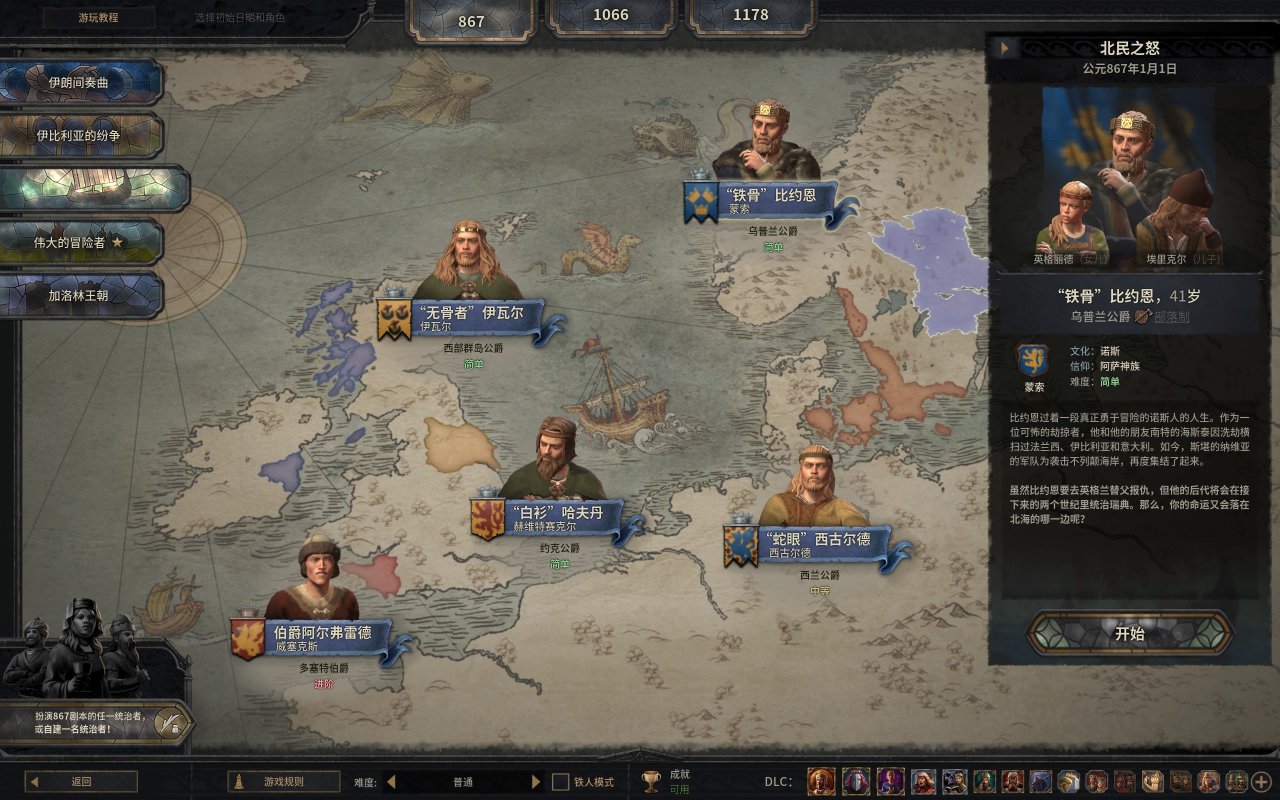Toggle the 铁人模式 ironman checkbox
This screenshot has width=1280, height=800.
click(x=561, y=782)
